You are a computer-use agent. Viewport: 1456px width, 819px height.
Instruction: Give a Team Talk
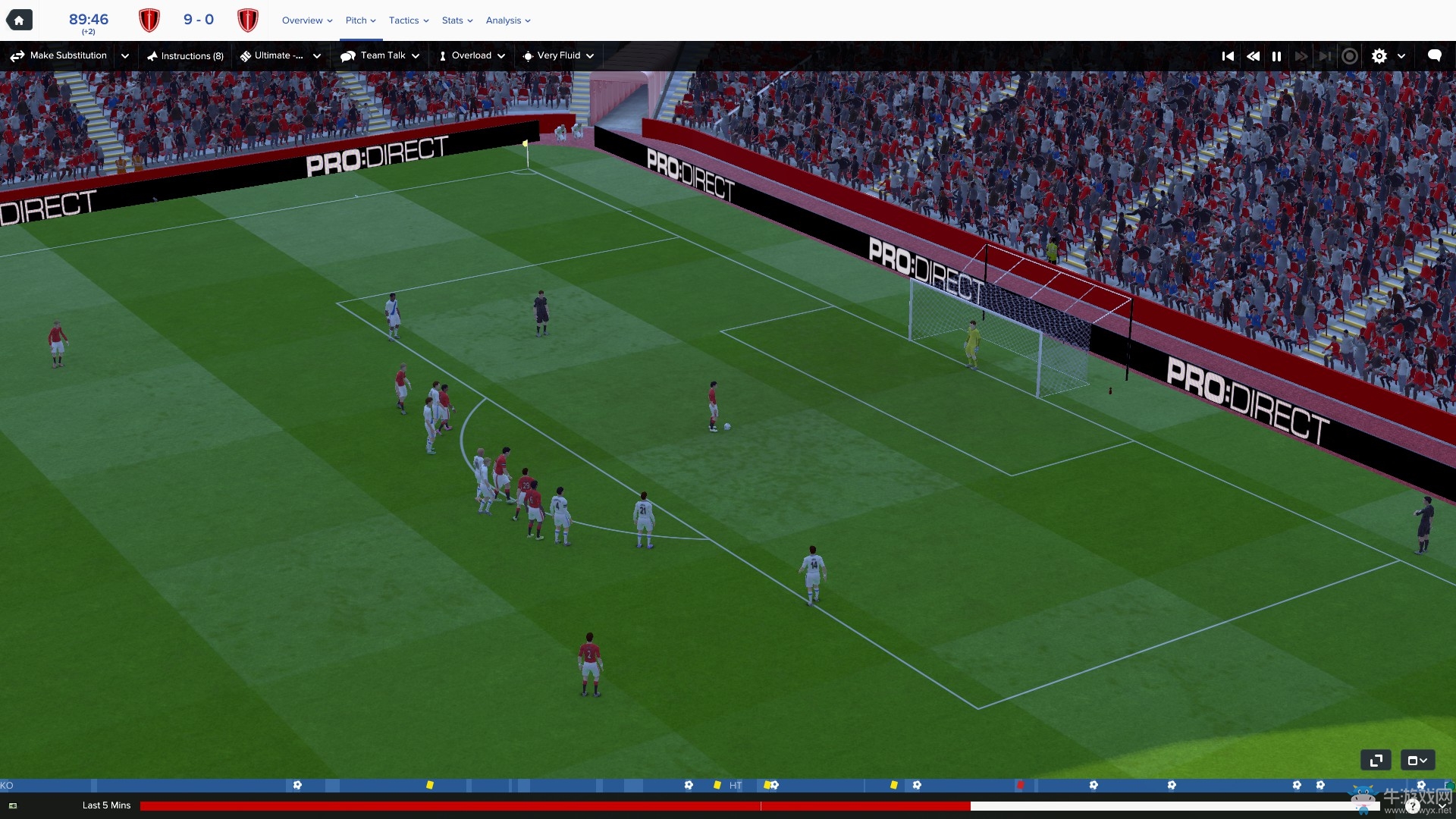pyautogui.click(x=379, y=55)
